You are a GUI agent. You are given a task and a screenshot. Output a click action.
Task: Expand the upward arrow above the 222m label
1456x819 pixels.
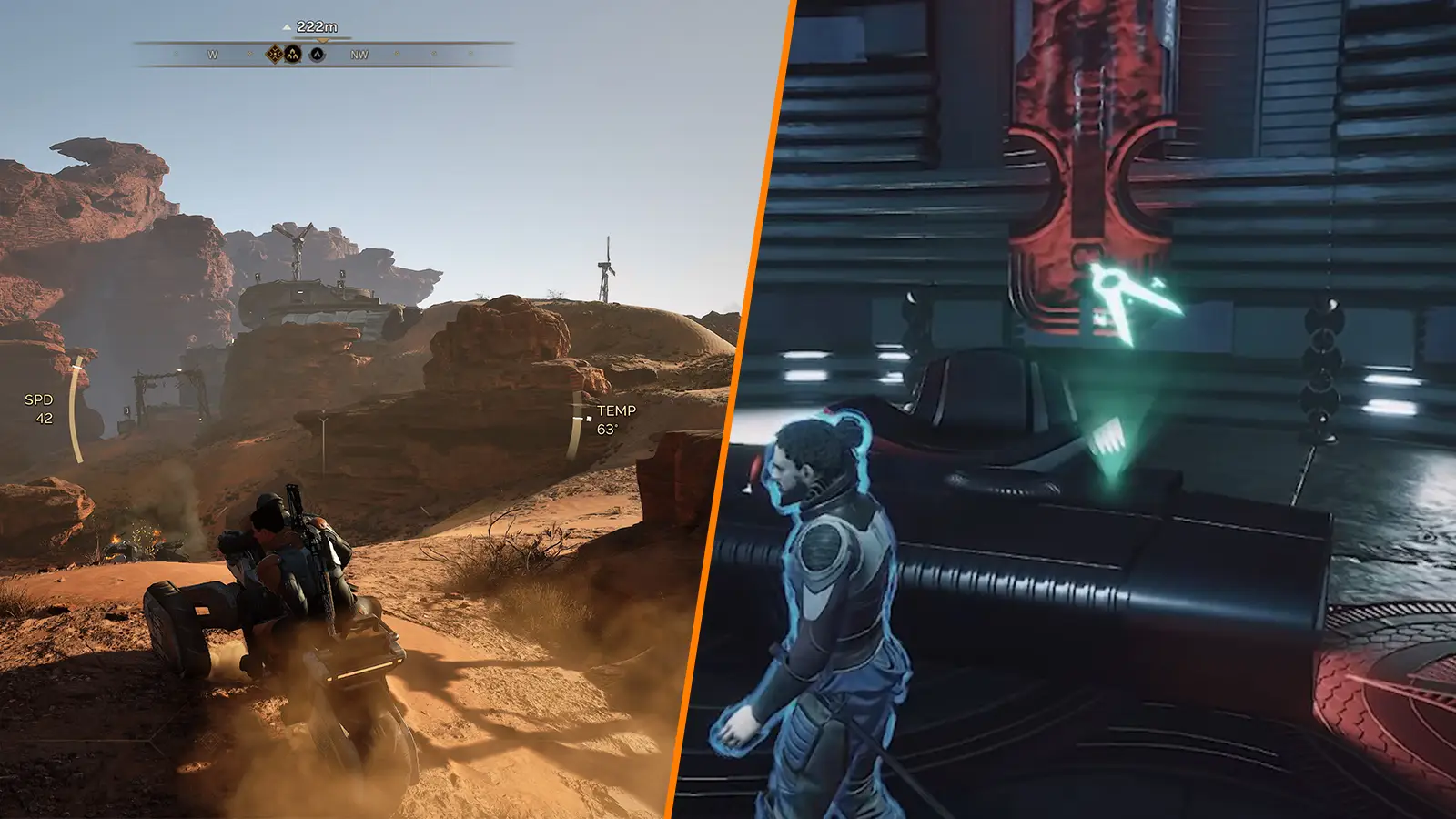287,26
